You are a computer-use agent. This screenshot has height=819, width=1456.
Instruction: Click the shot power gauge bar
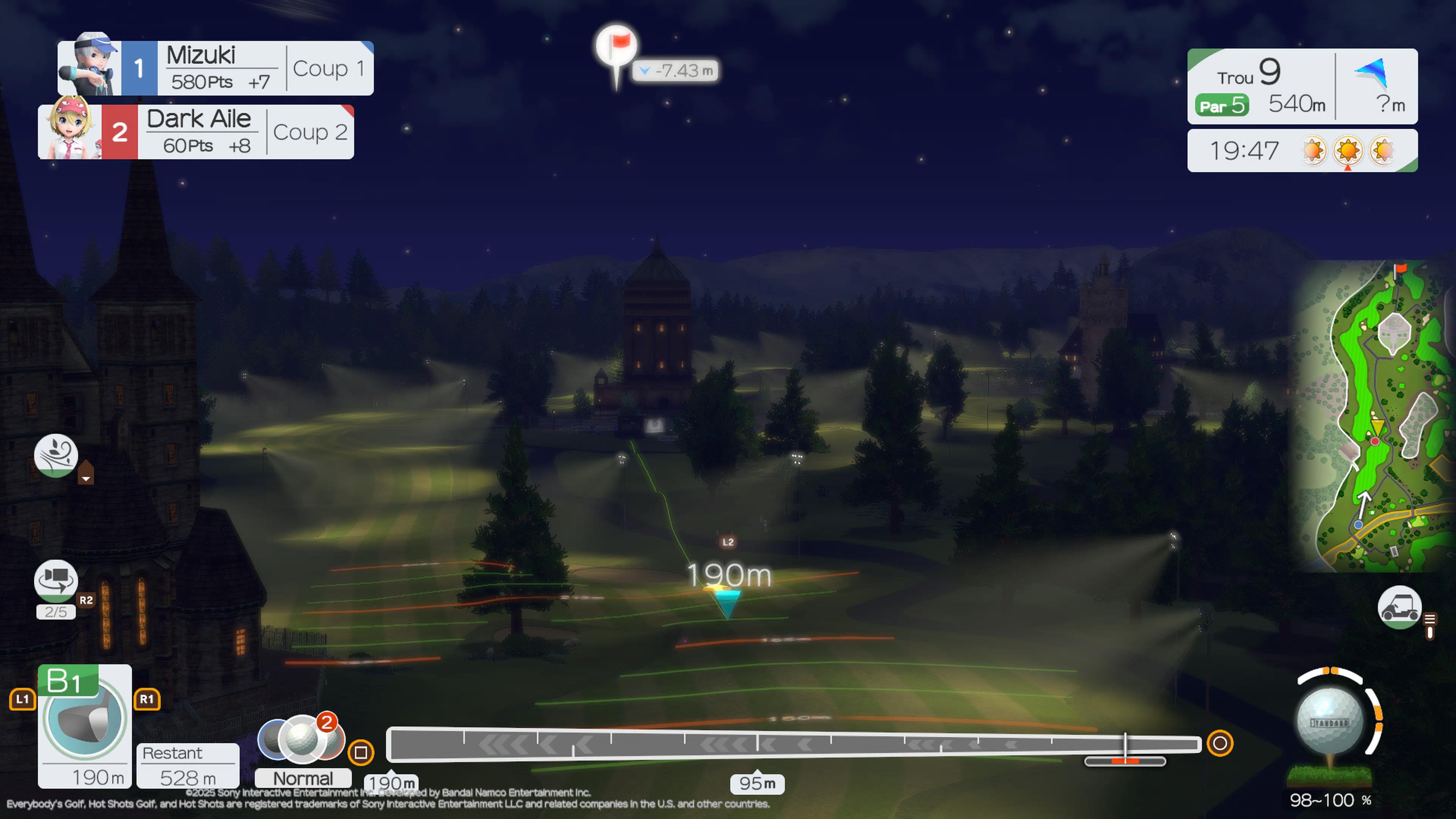794,744
